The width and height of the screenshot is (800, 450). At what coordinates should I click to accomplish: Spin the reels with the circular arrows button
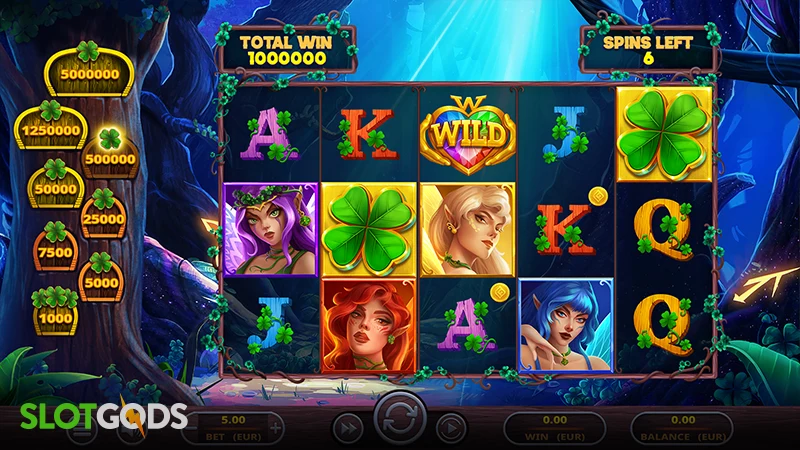click(x=400, y=420)
